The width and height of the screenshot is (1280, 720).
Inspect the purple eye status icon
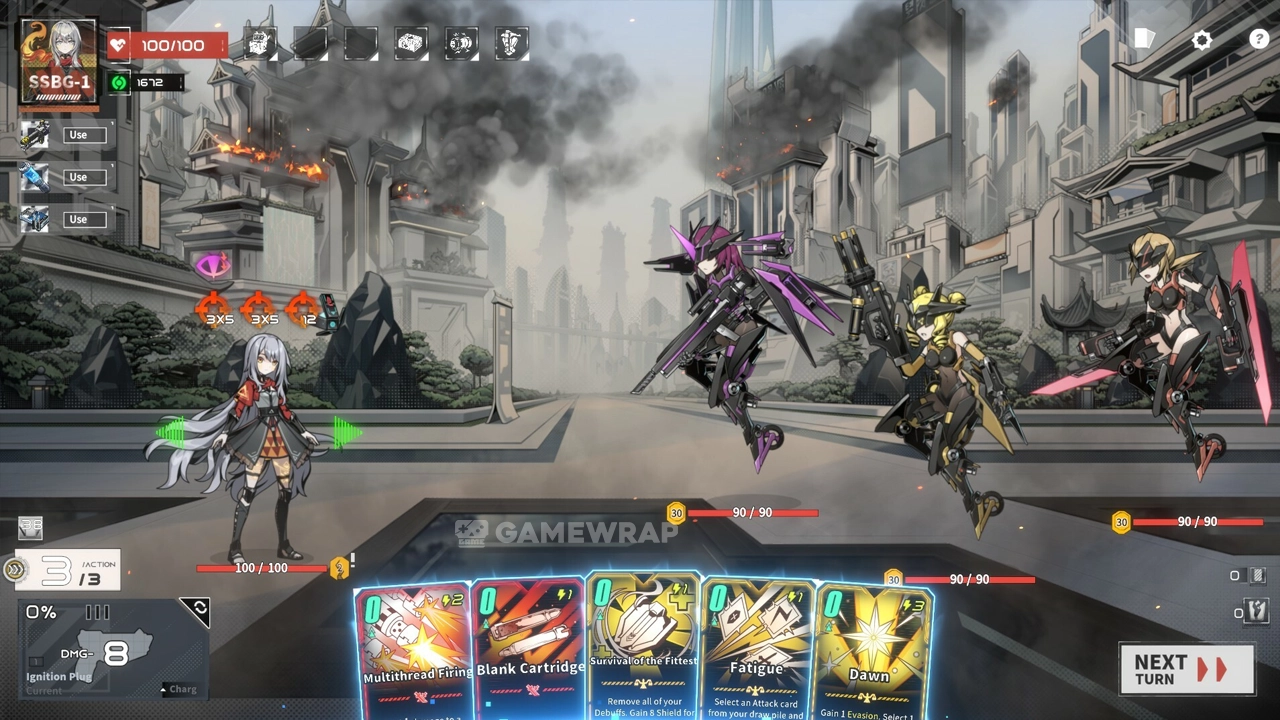[x=211, y=265]
